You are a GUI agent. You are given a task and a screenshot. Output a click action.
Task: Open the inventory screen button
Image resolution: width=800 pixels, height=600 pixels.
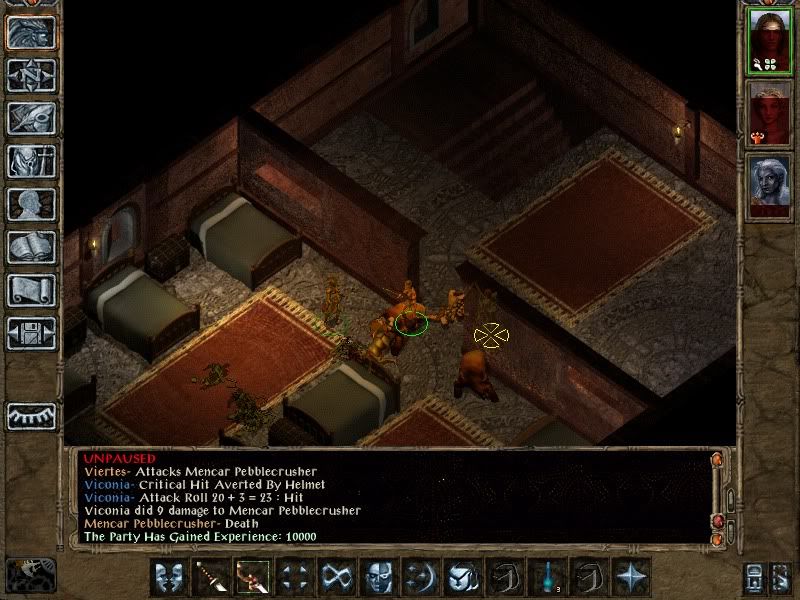(x=31, y=161)
